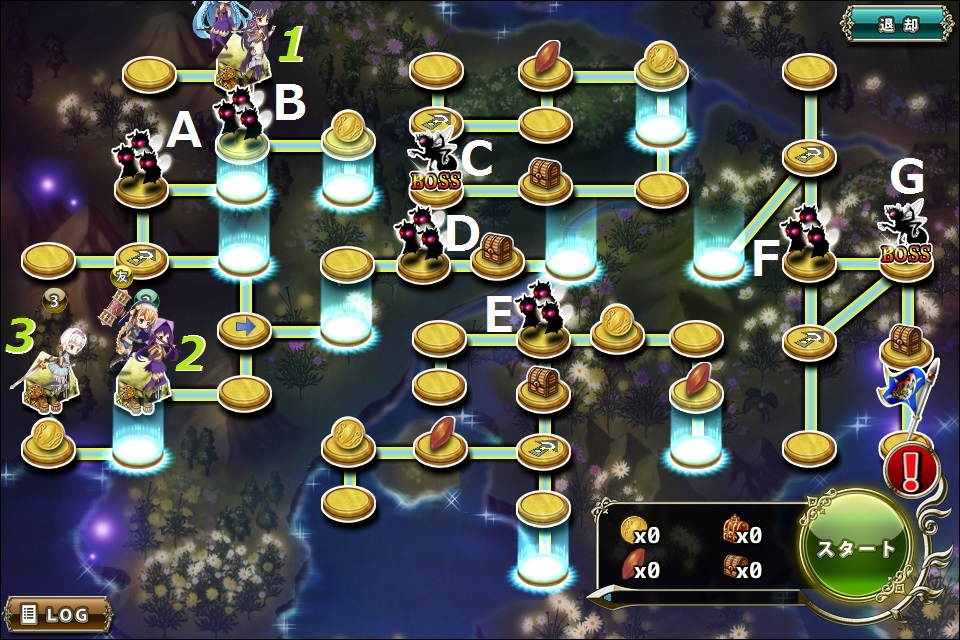Select party unit number 1
Viewport: 960px width, 640px height.
tap(240, 50)
